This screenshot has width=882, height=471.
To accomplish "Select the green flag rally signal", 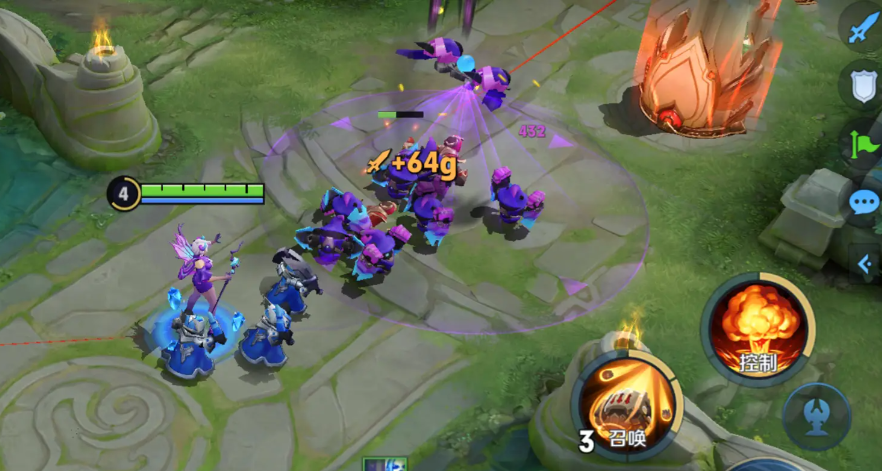I will click(862, 146).
